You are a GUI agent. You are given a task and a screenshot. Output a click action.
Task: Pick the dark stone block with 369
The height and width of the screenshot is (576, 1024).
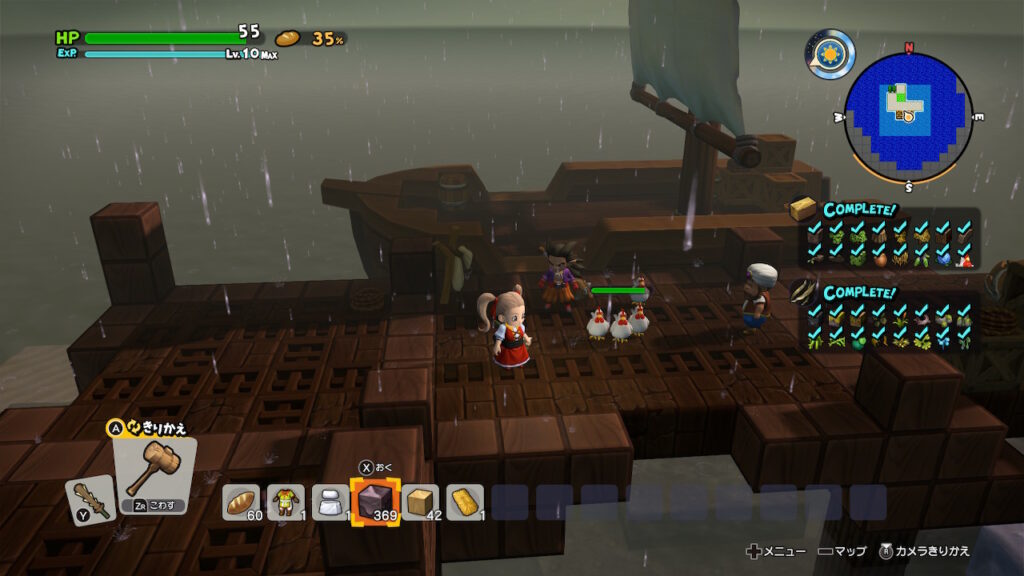[375, 502]
